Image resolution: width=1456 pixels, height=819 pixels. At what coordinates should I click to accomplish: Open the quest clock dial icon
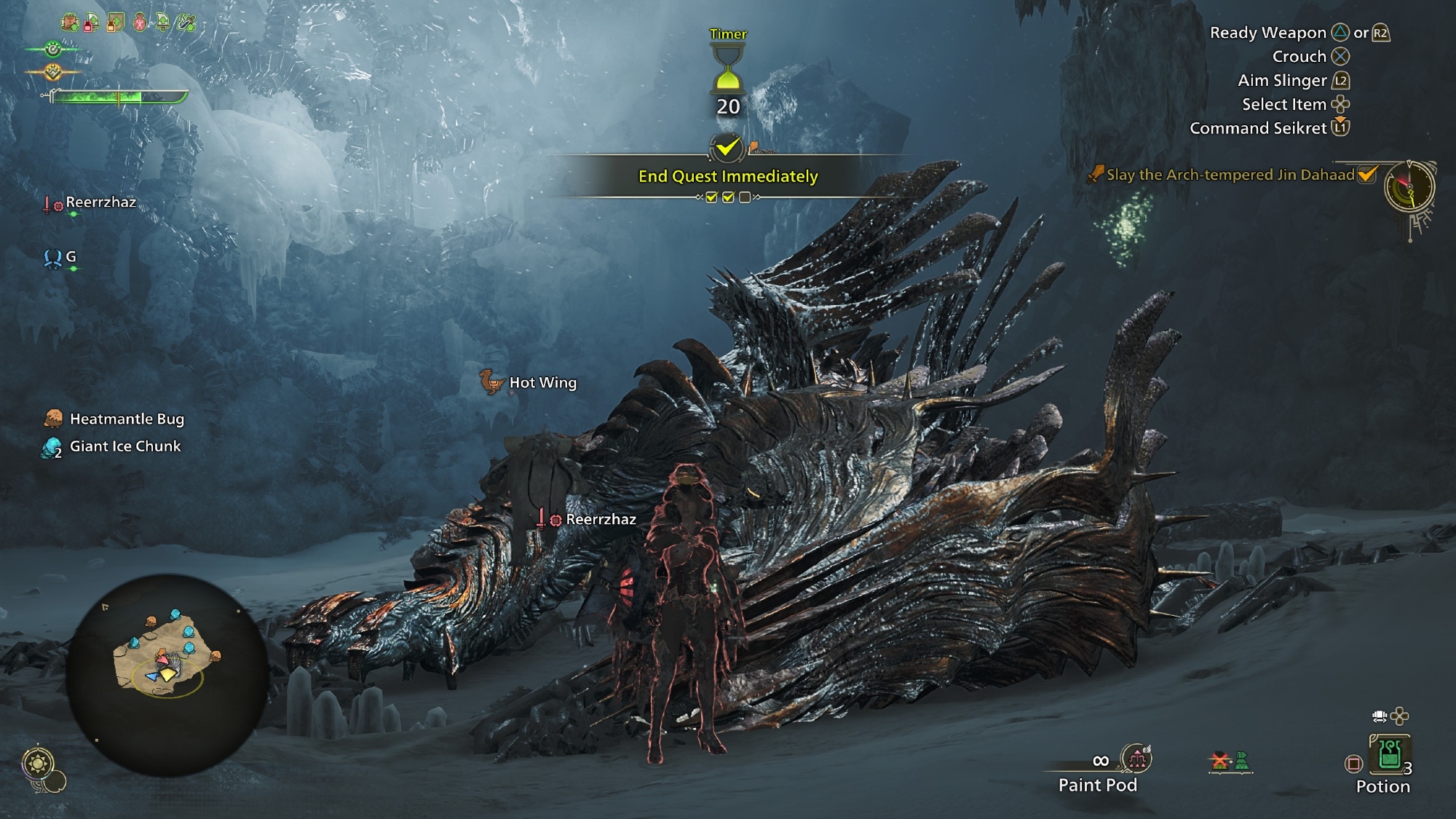pos(1409,187)
